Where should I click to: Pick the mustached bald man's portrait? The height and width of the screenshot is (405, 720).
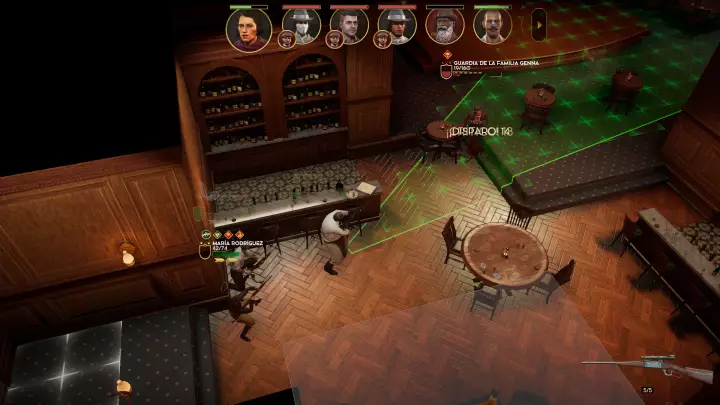(x=492, y=25)
